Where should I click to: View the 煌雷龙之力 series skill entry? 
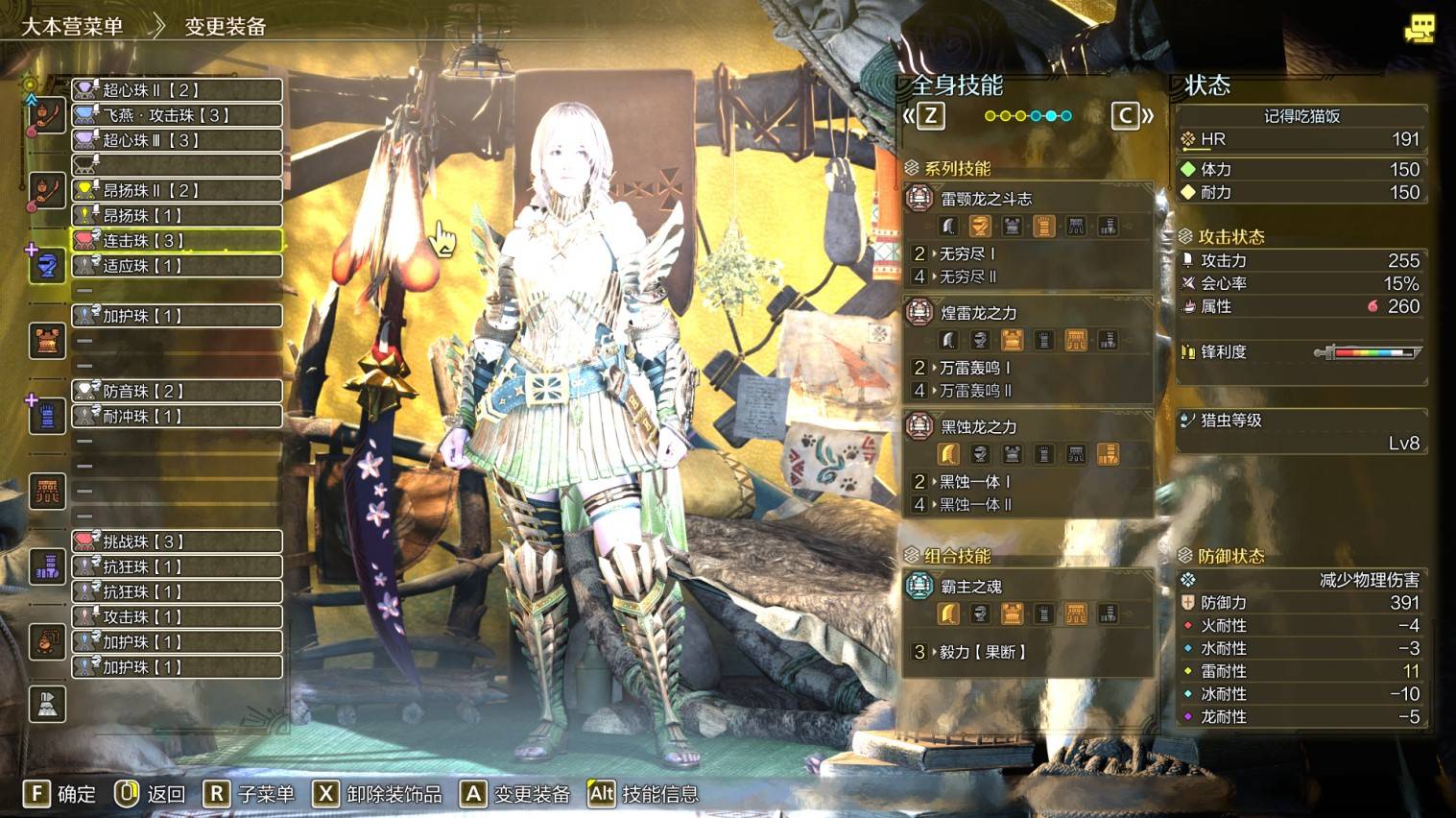pos(978,313)
